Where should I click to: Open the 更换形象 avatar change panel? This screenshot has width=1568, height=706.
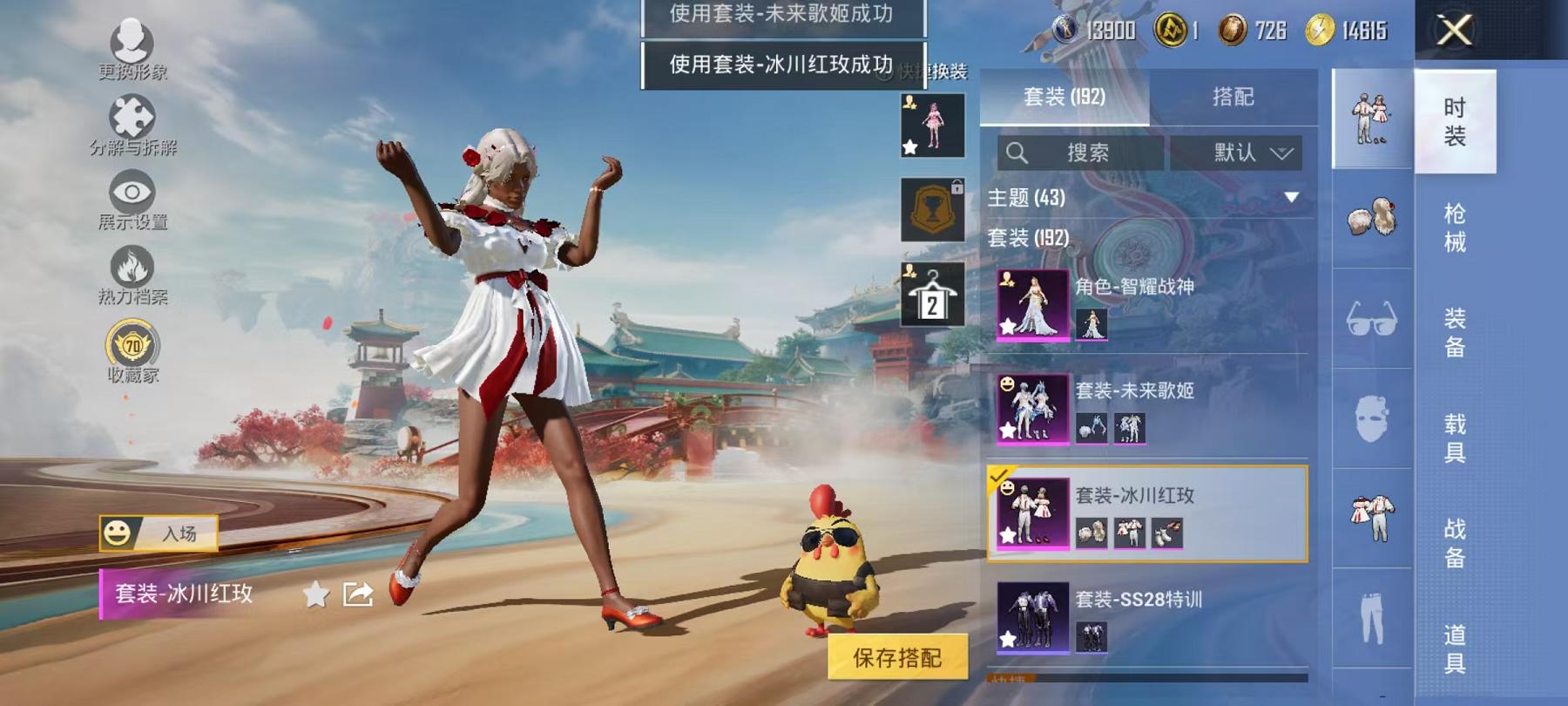pos(131,48)
